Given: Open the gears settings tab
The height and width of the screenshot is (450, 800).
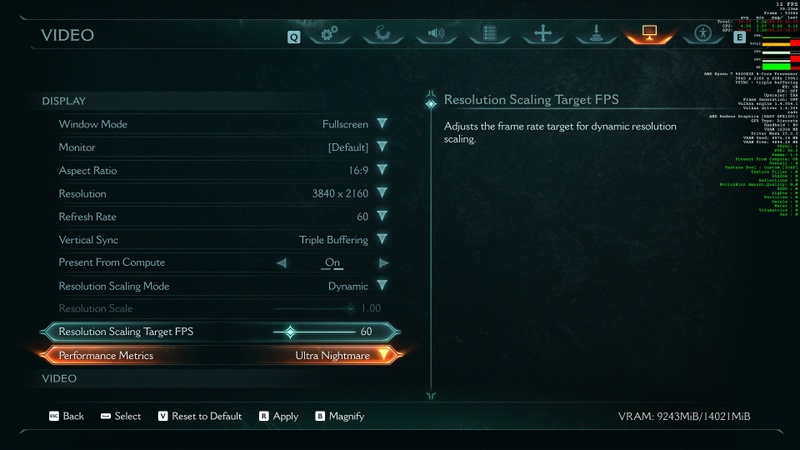Looking at the screenshot, I should click(x=329, y=34).
